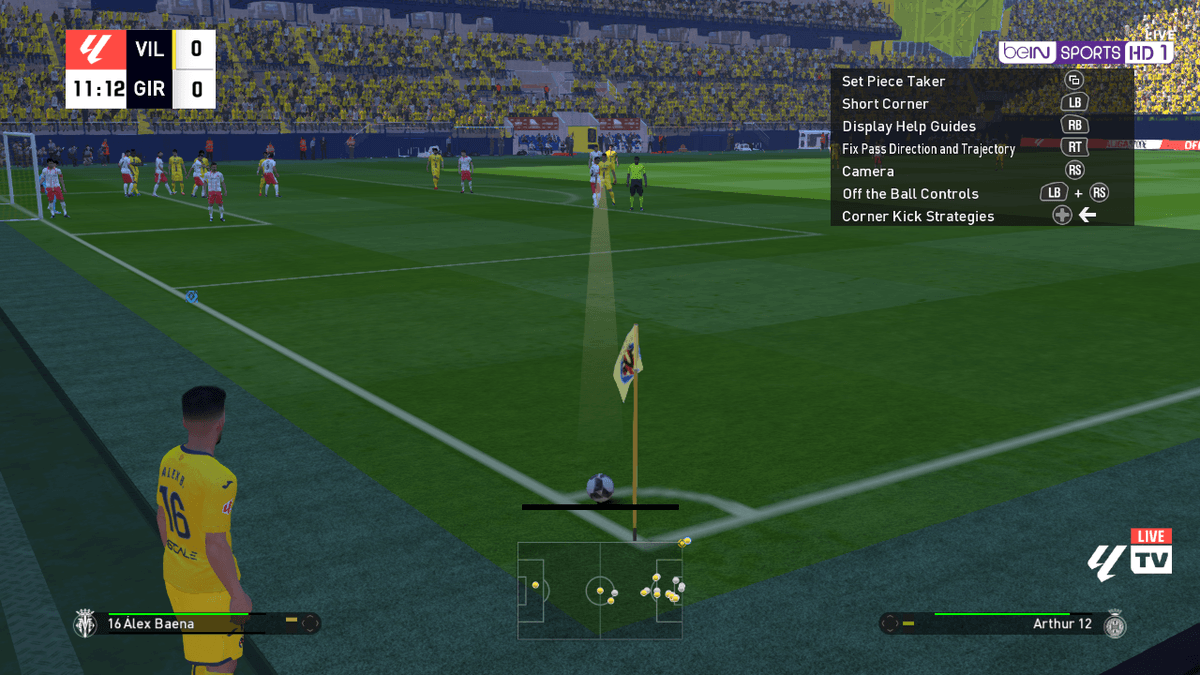Select Fix Pass Direction and Trajectory
Viewport: 1200px width, 675px height.
click(x=928, y=149)
